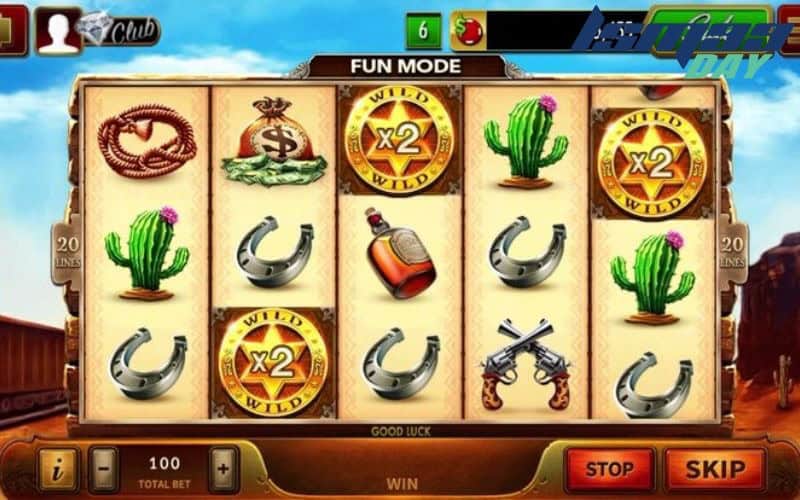
Task: Decrease total bet with the minus button
Action: pos(103,468)
